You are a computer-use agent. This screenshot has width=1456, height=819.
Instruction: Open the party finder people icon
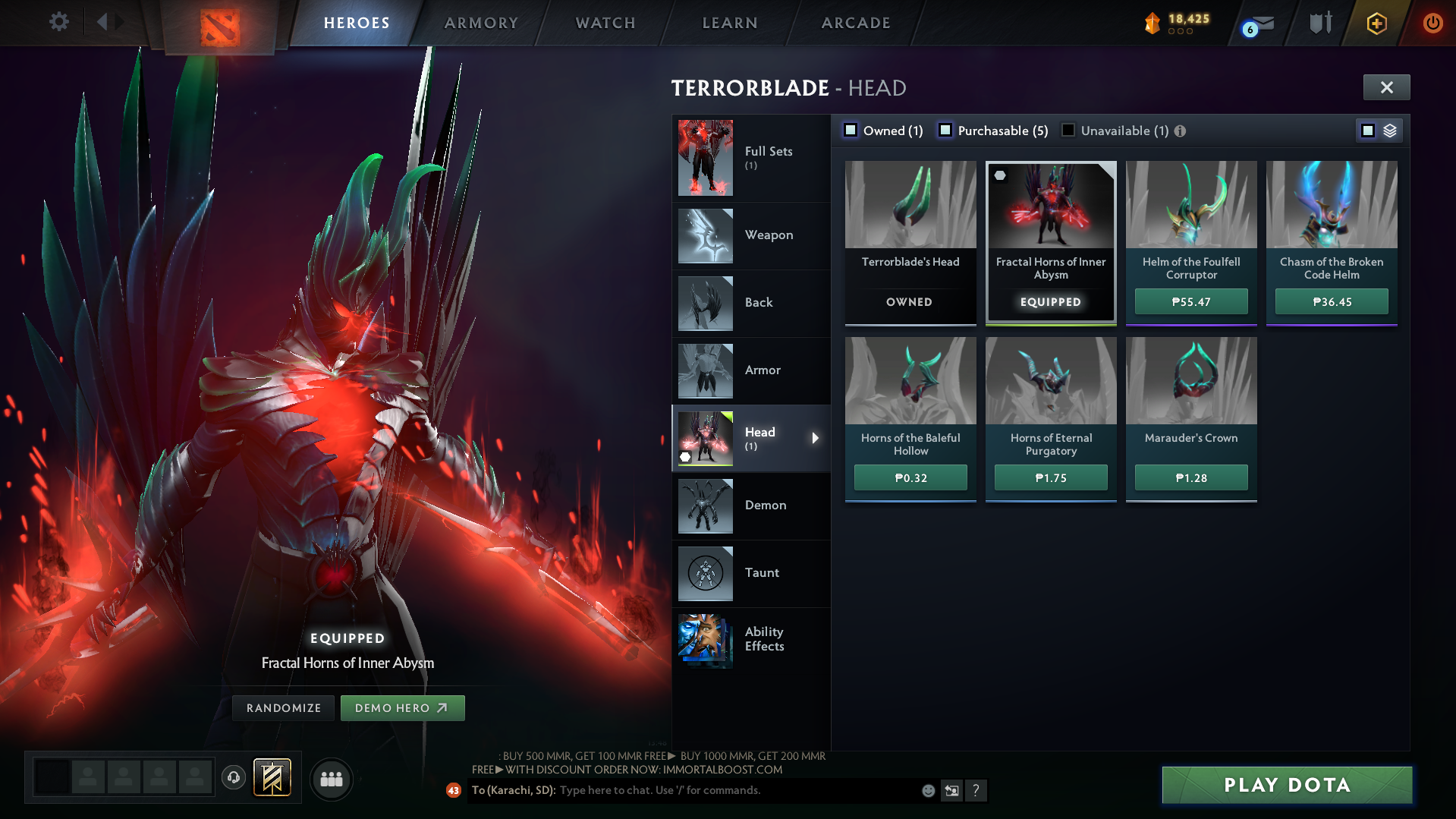pyautogui.click(x=331, y=778)
